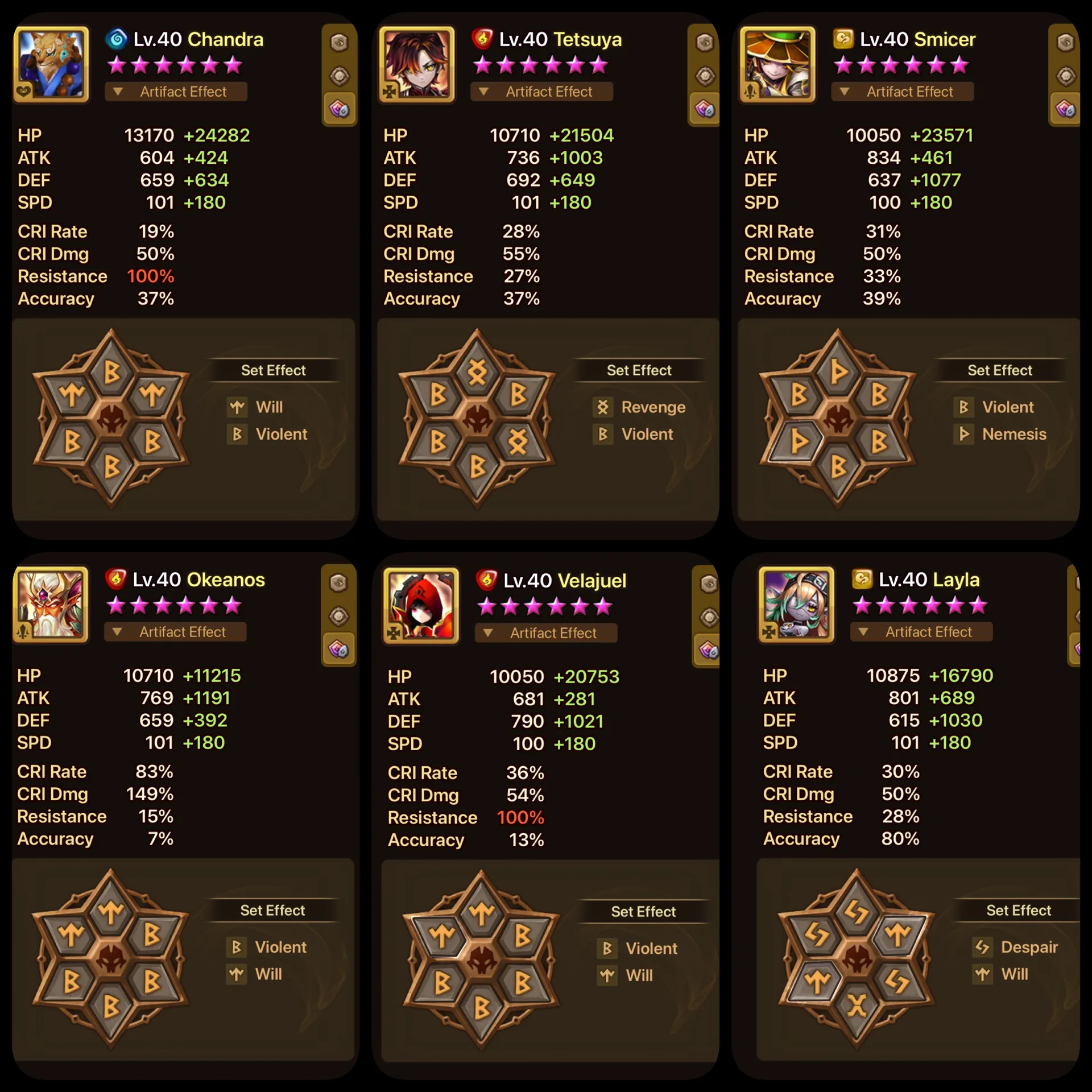Open Chandra's highlighted gem side tab
Viewport: 1092px width, 1092px height.
[339, 109]
